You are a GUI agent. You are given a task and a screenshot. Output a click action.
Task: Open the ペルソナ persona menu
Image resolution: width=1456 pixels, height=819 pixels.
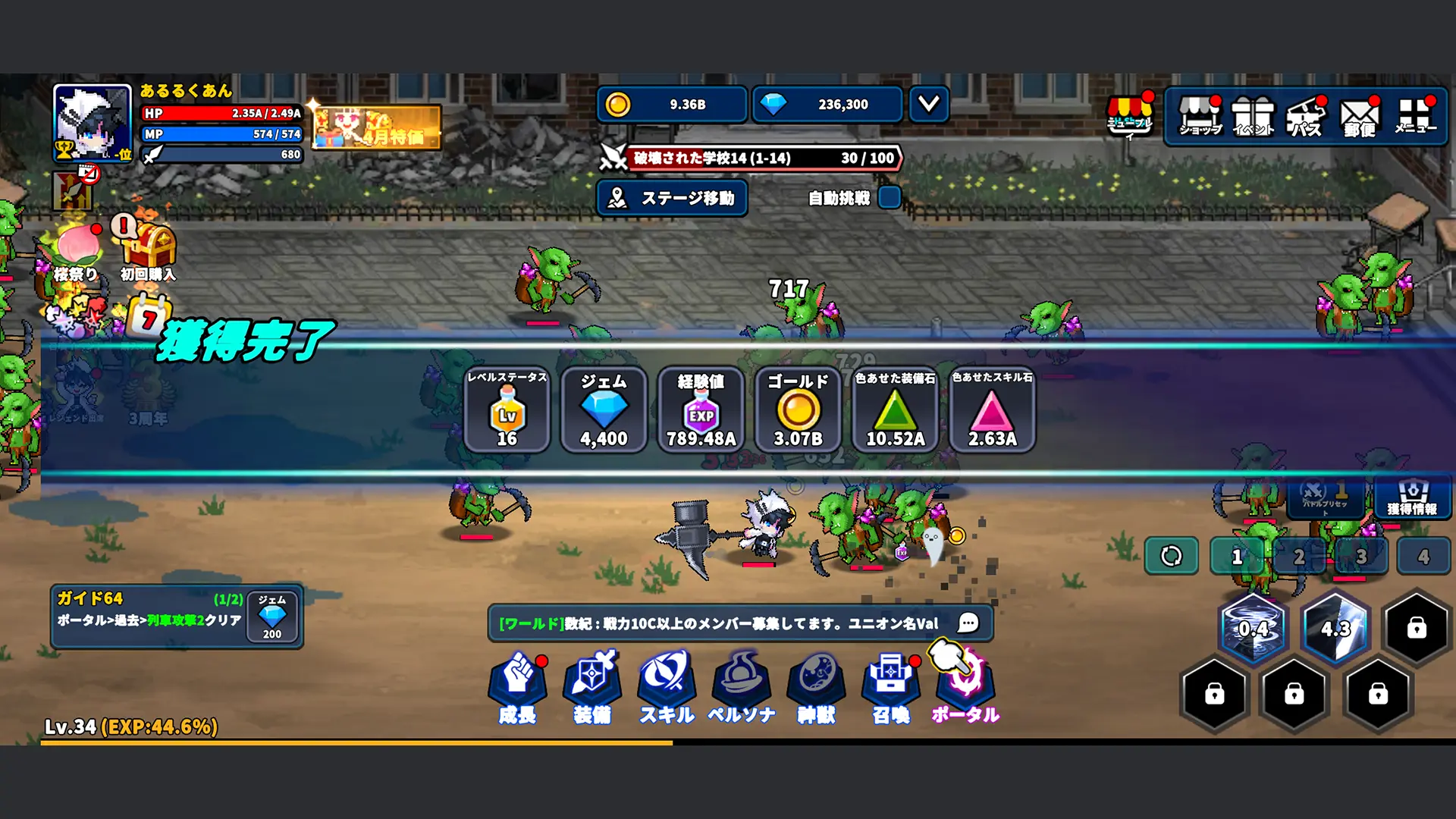coord(741,687)
